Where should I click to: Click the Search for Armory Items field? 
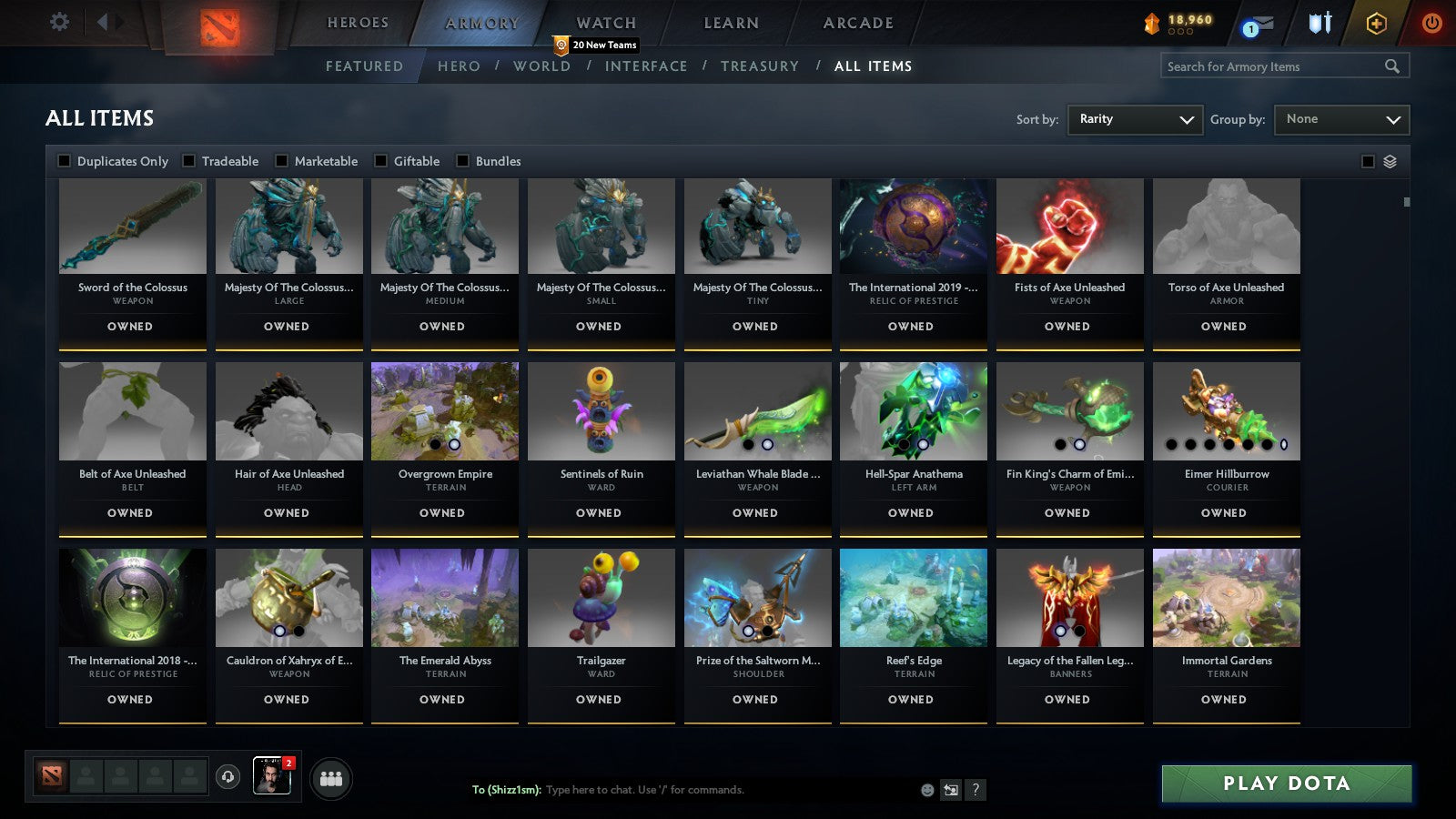coord(1274,66)
